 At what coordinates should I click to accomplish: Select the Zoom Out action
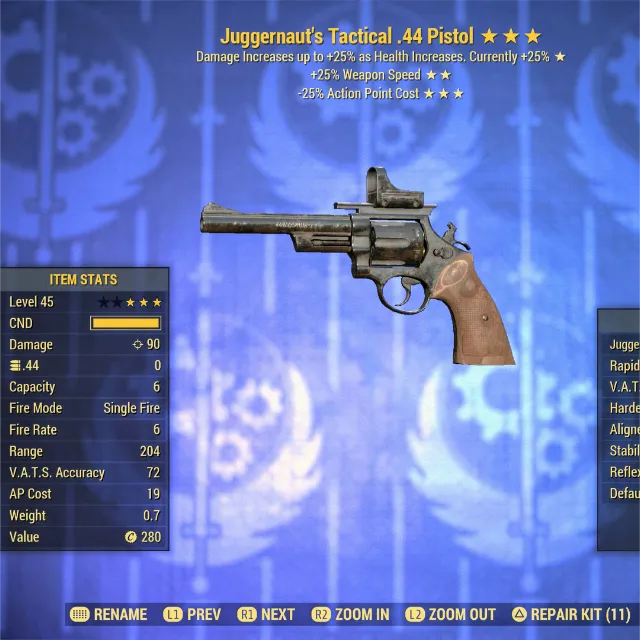click(450, 614)
